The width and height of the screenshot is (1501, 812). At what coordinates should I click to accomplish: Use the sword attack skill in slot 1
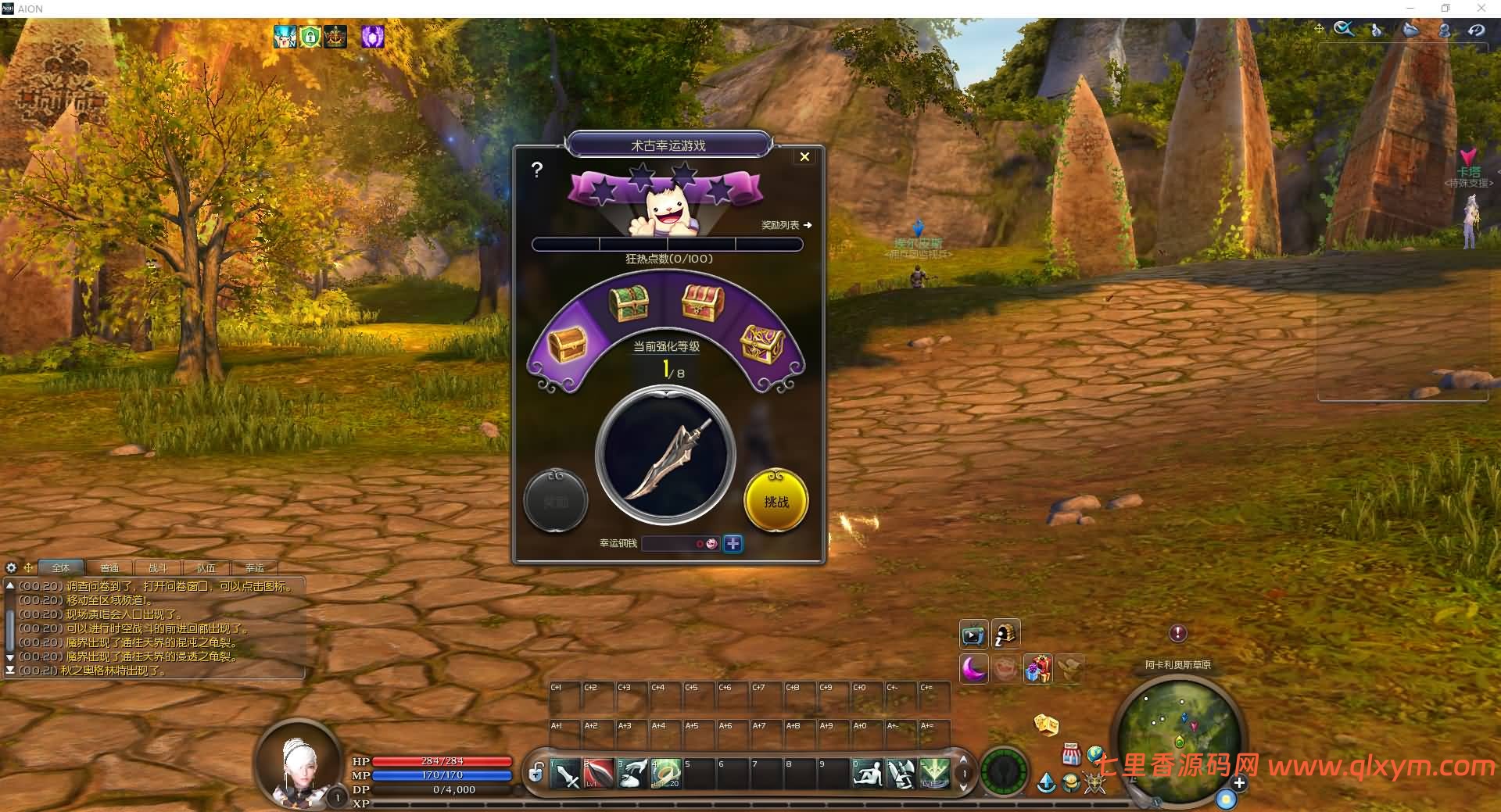click(565, 774)
